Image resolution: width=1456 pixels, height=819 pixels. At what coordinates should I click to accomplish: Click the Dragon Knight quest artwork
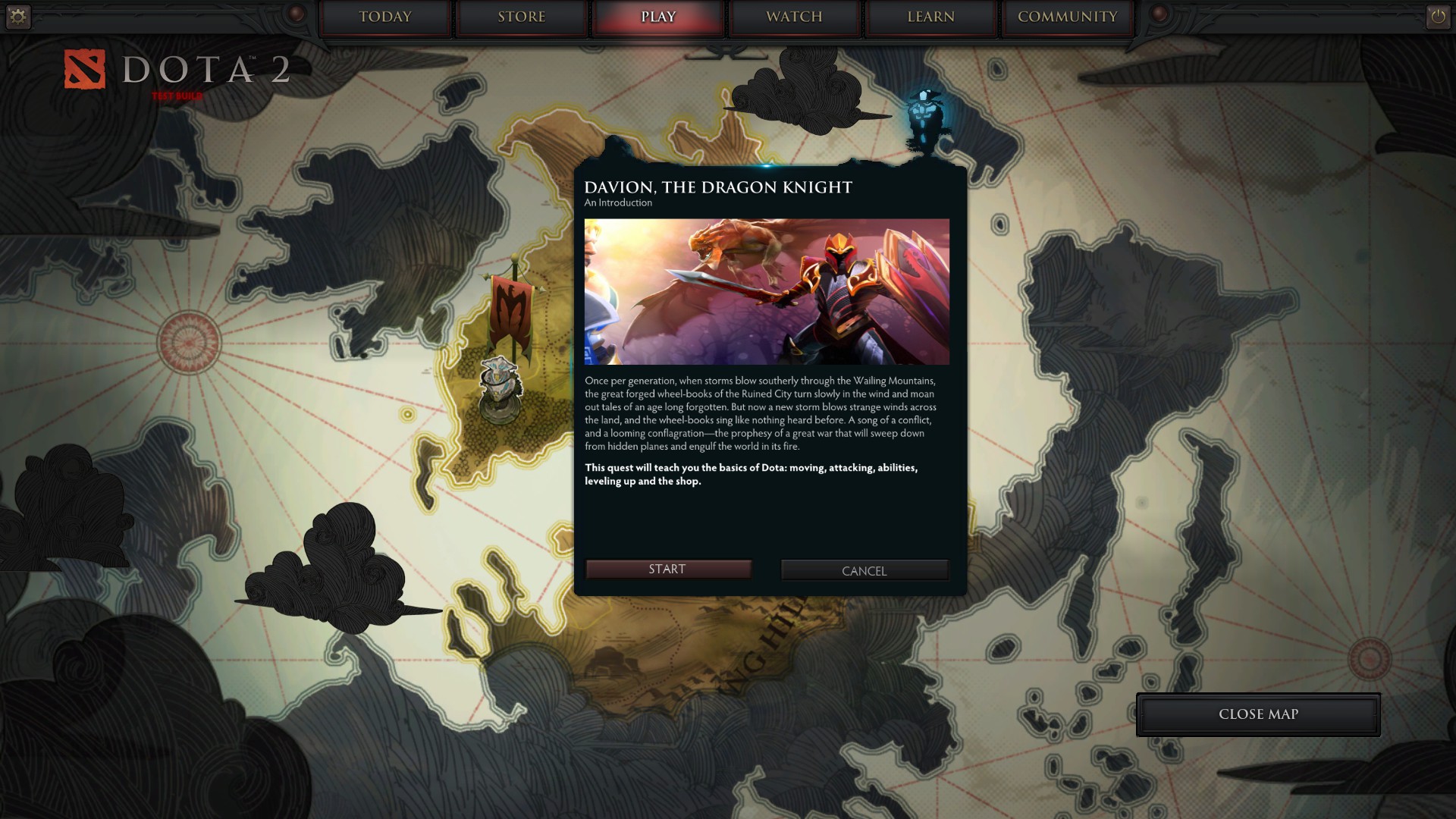[x=766, y=292]
